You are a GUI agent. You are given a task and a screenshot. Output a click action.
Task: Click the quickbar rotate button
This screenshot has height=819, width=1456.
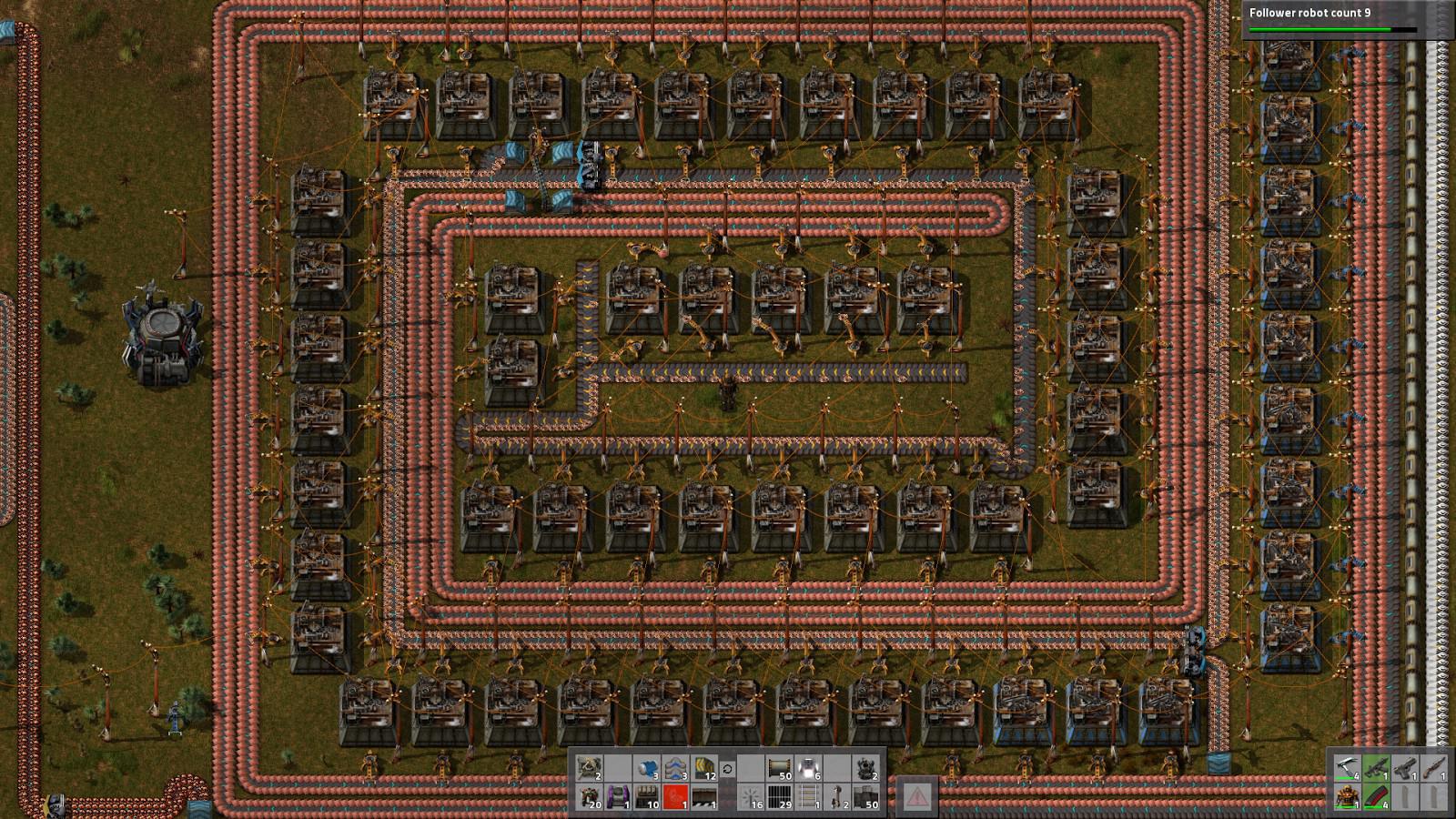point(728,769)
